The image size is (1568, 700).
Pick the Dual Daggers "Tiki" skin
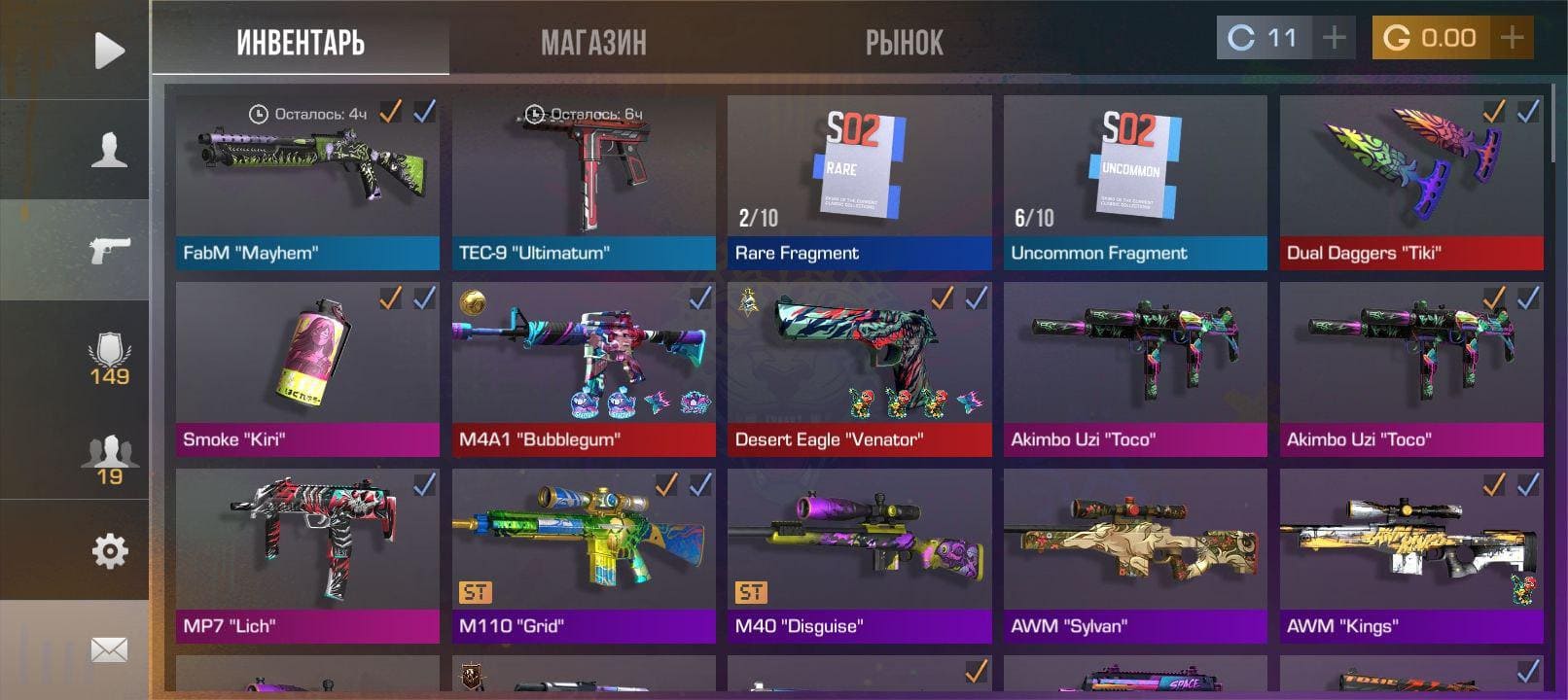tap(1411, 182)
